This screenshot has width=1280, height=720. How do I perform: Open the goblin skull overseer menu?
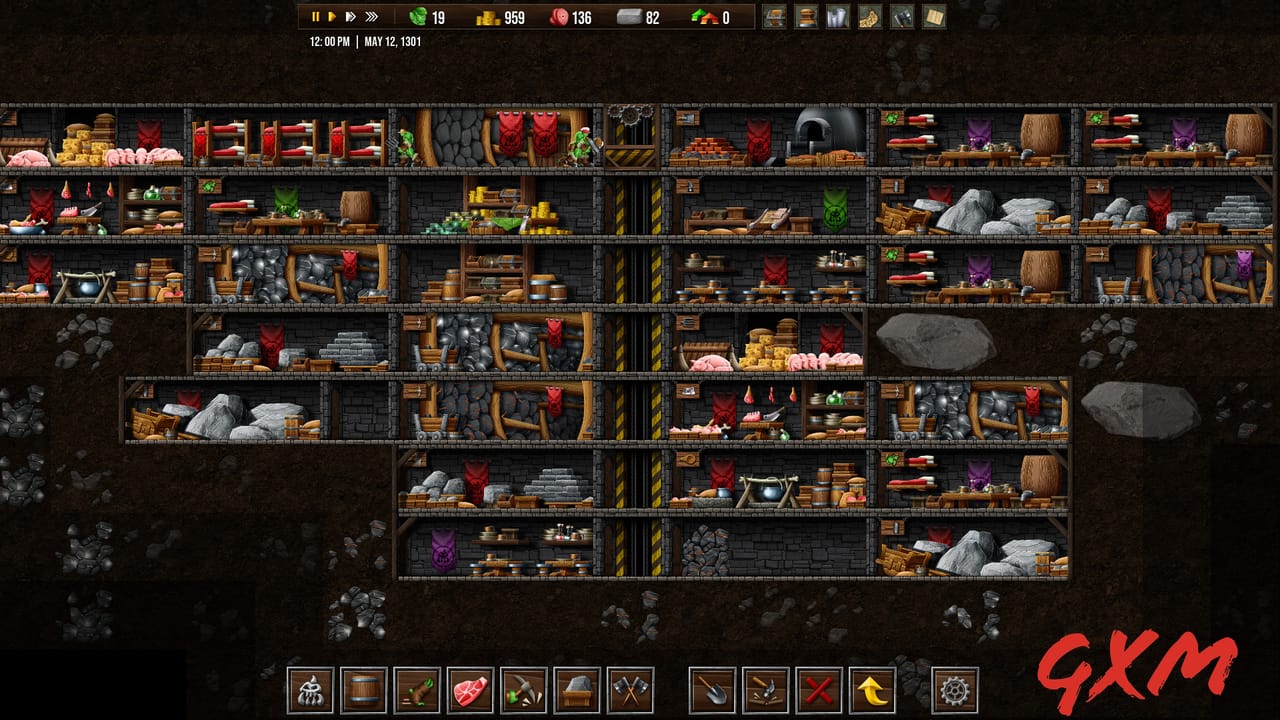coord(309,690)
